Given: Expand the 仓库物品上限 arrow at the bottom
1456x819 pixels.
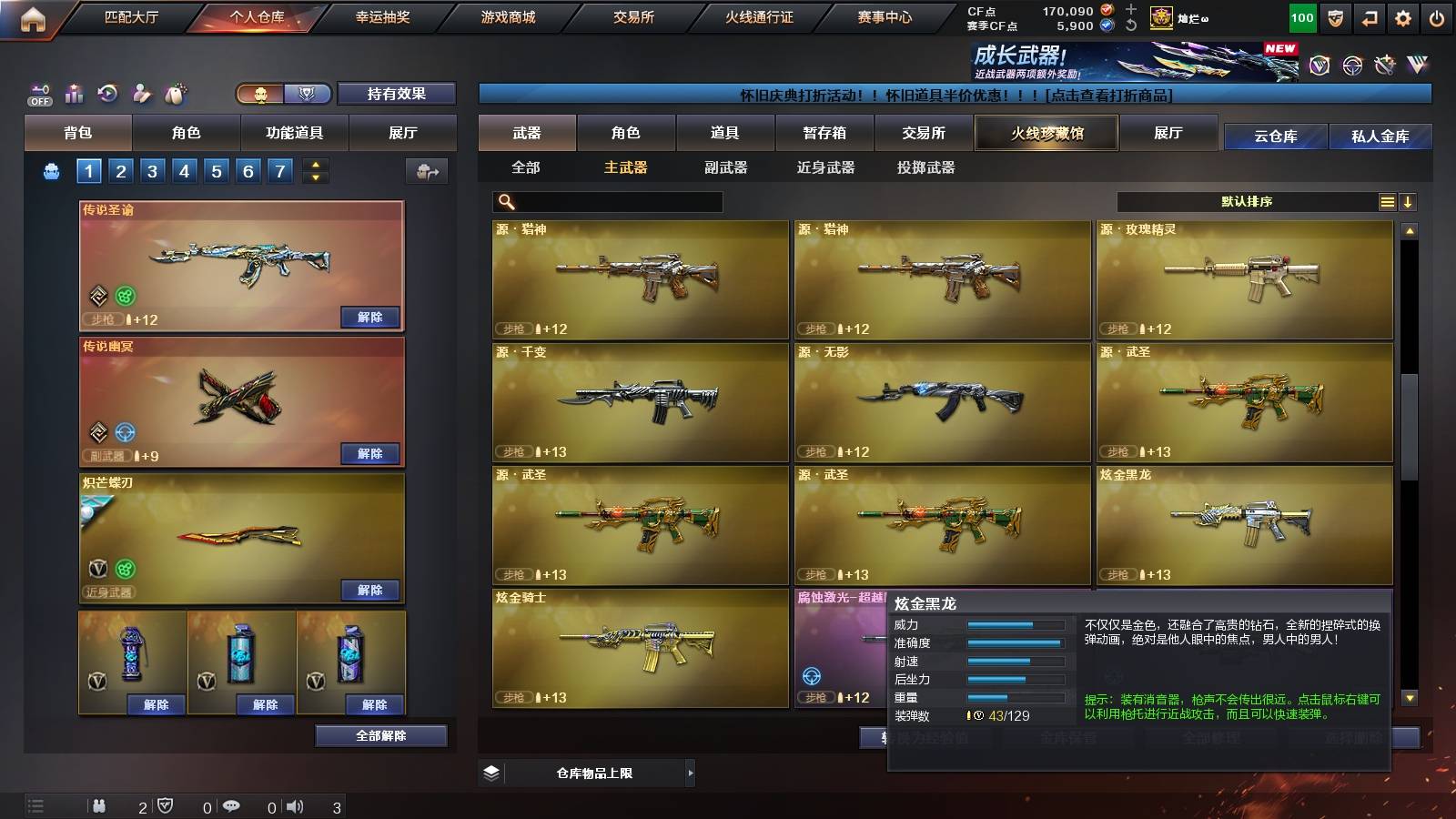Looking at the screenshot, I should pos(691,774).
